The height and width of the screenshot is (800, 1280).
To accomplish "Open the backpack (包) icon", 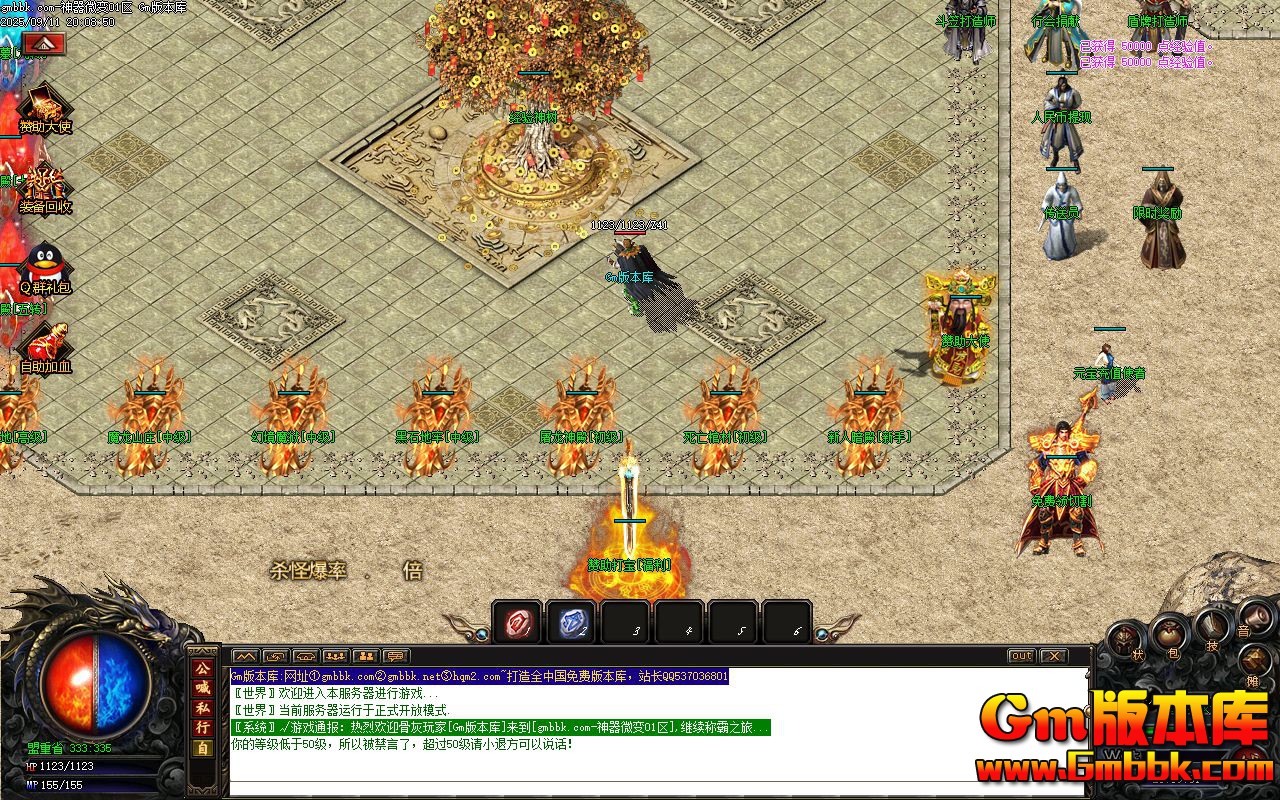I will 1168,634.
